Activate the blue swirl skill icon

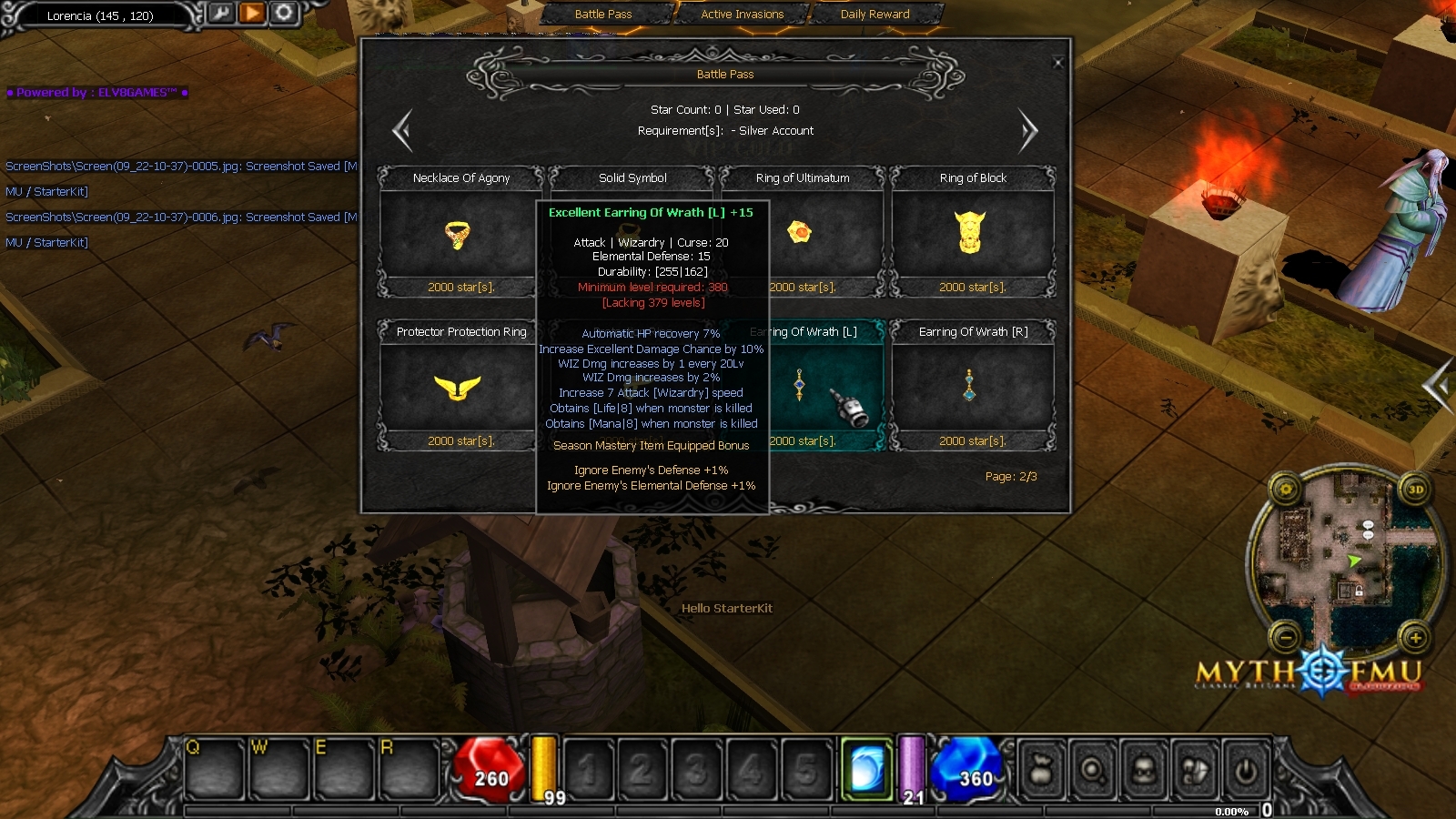click(x=866, y=770)
